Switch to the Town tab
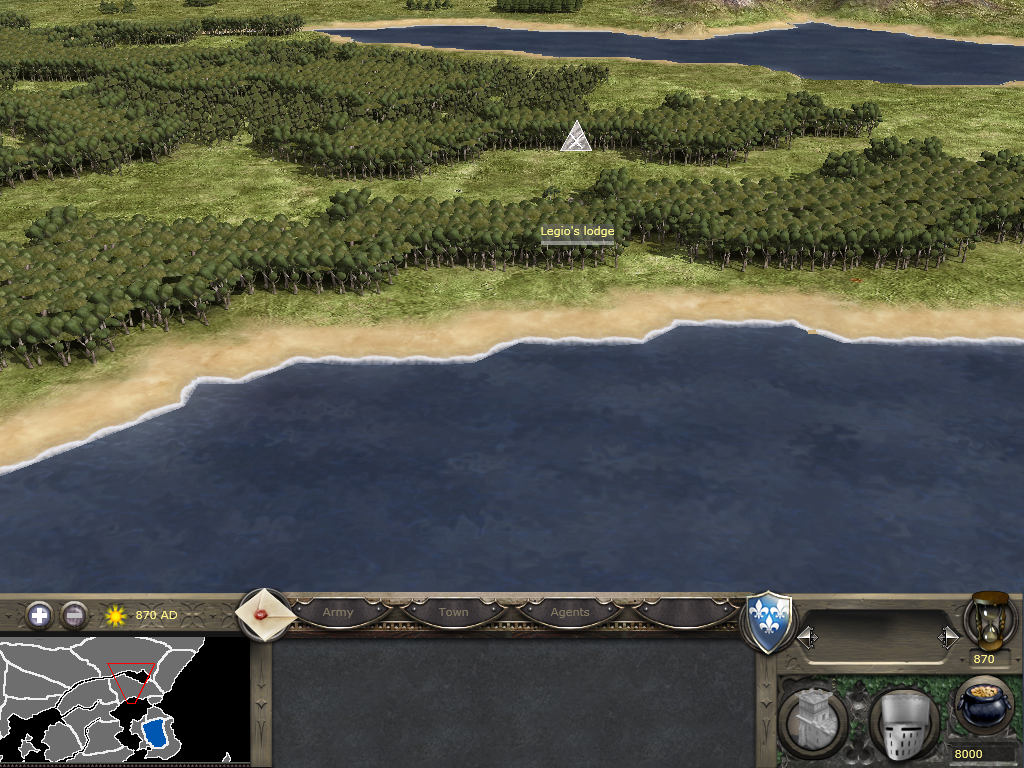 coord(453,612)
